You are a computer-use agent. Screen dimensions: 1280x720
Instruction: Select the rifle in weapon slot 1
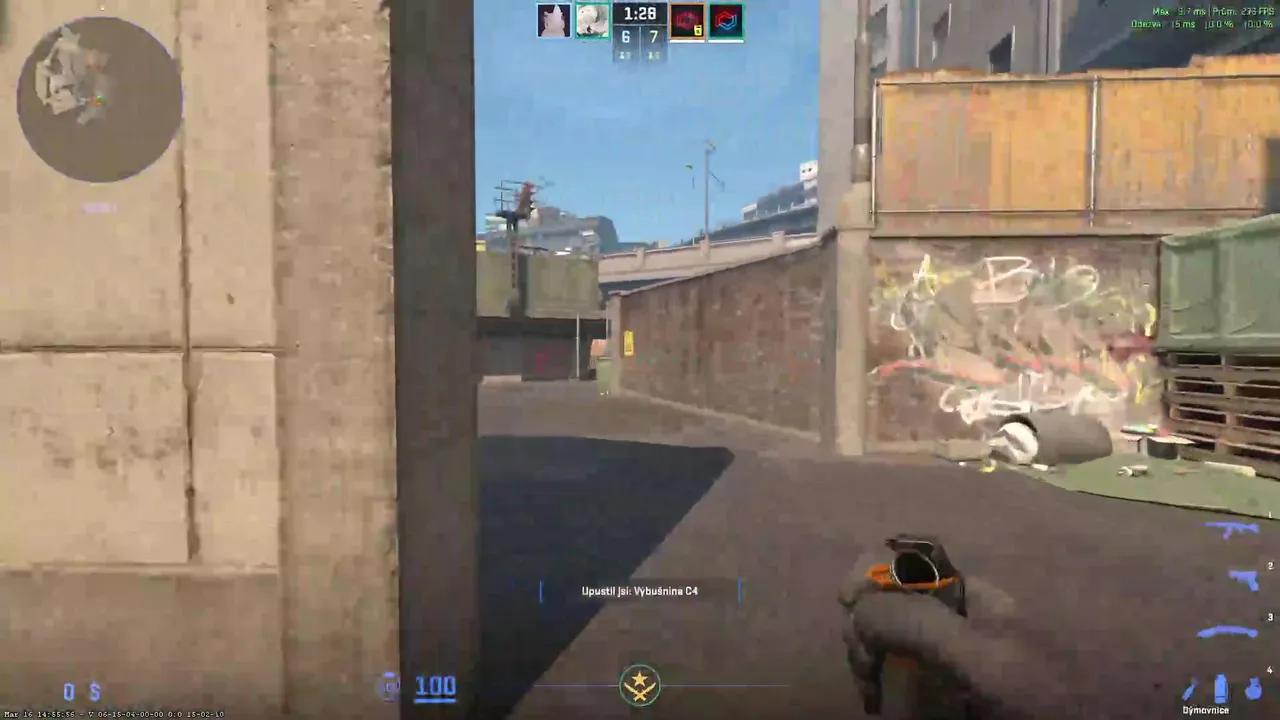(x=1228, y=528)
